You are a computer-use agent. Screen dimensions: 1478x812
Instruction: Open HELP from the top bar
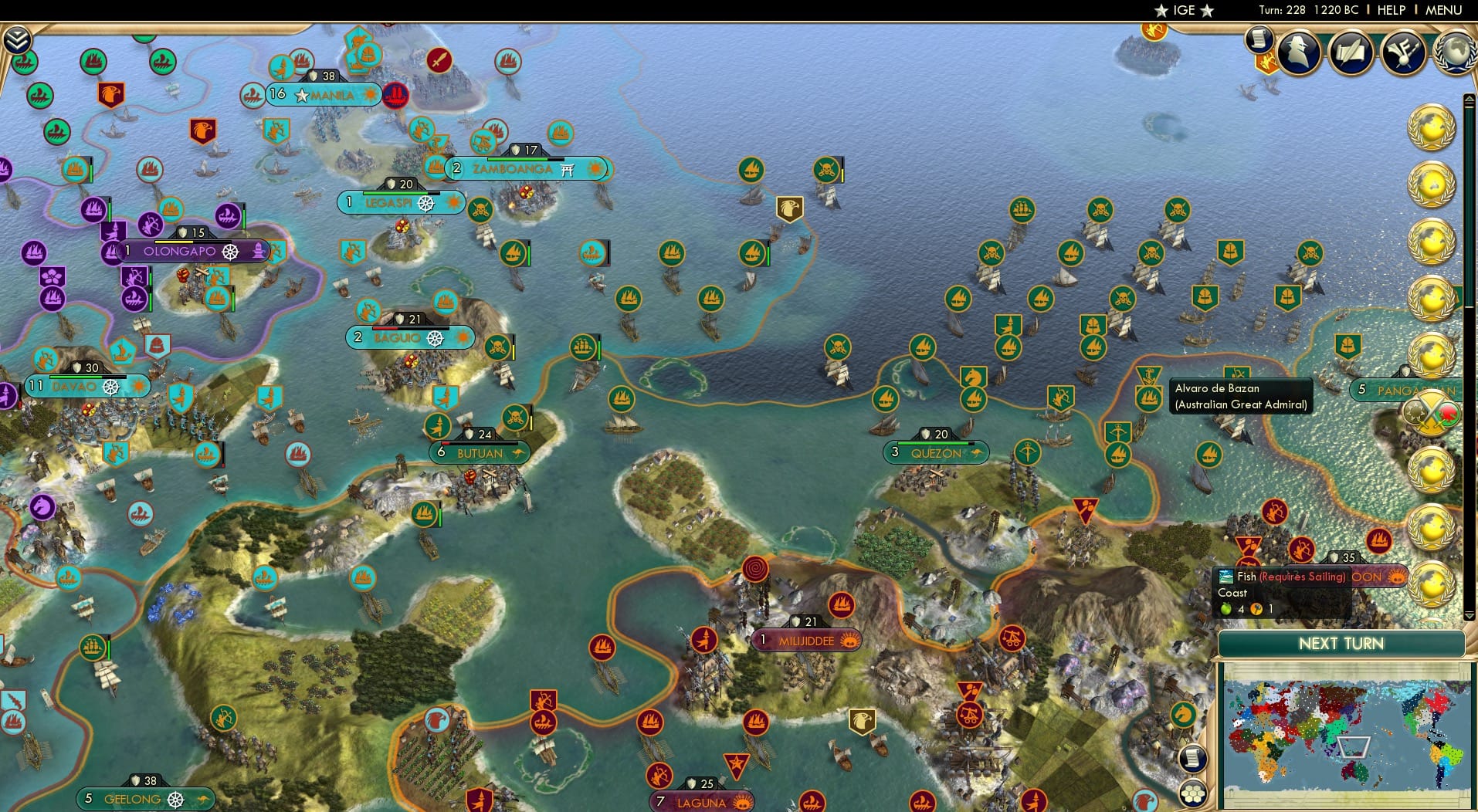[1390, 11]
